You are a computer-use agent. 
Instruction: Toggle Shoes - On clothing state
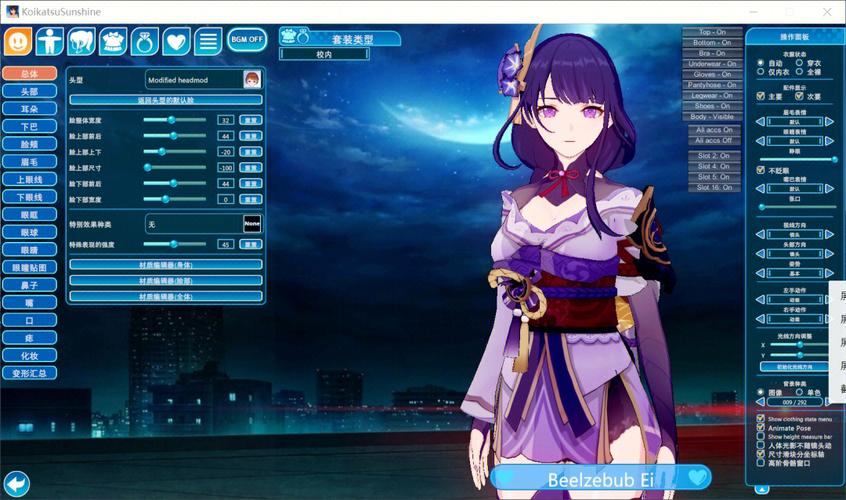(x=713, y=105)
